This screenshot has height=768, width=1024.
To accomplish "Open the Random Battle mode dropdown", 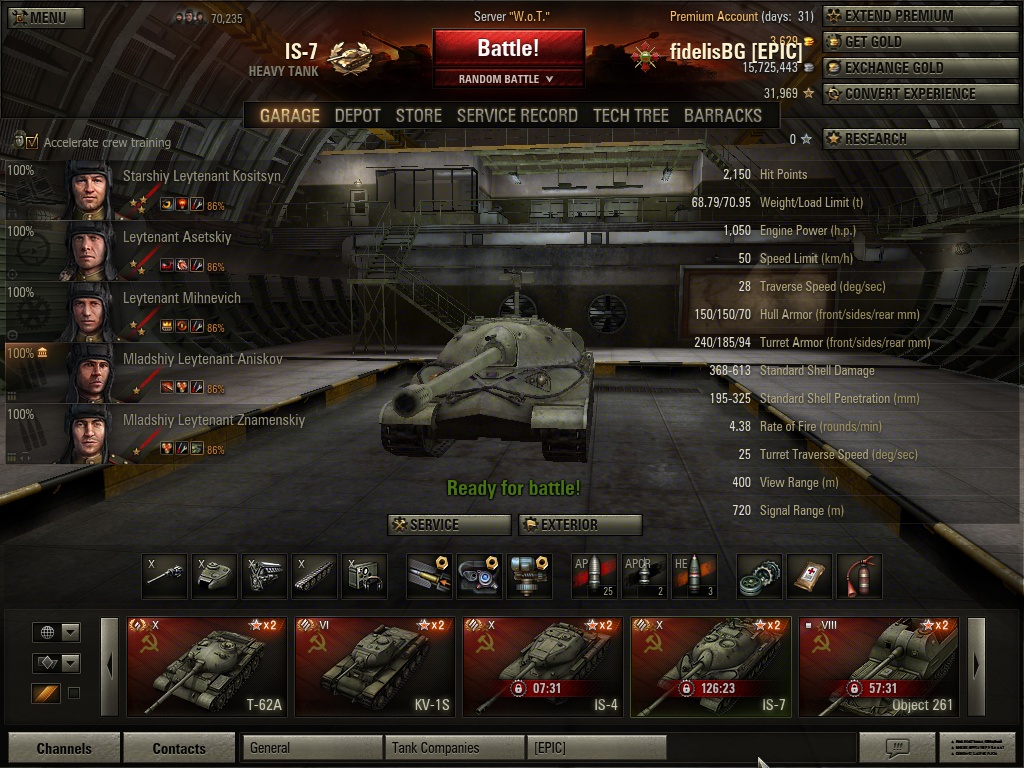I will pyautogui.click(x=508, y=79).
